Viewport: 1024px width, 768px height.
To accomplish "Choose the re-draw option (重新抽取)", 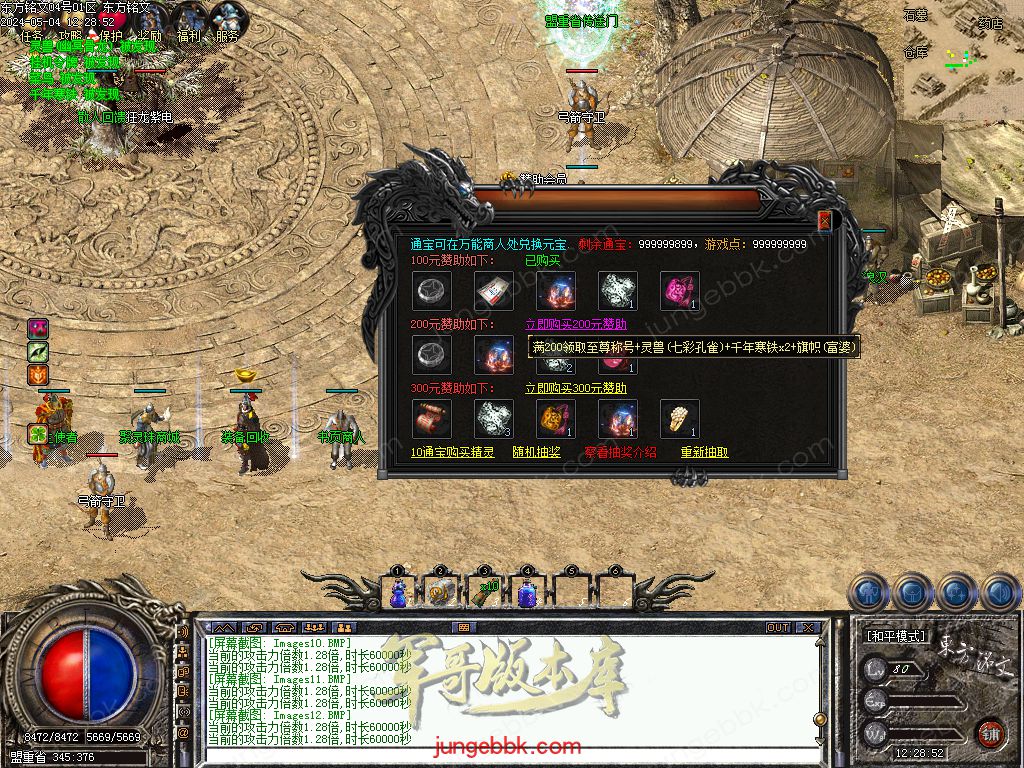I will pos(705,452).
